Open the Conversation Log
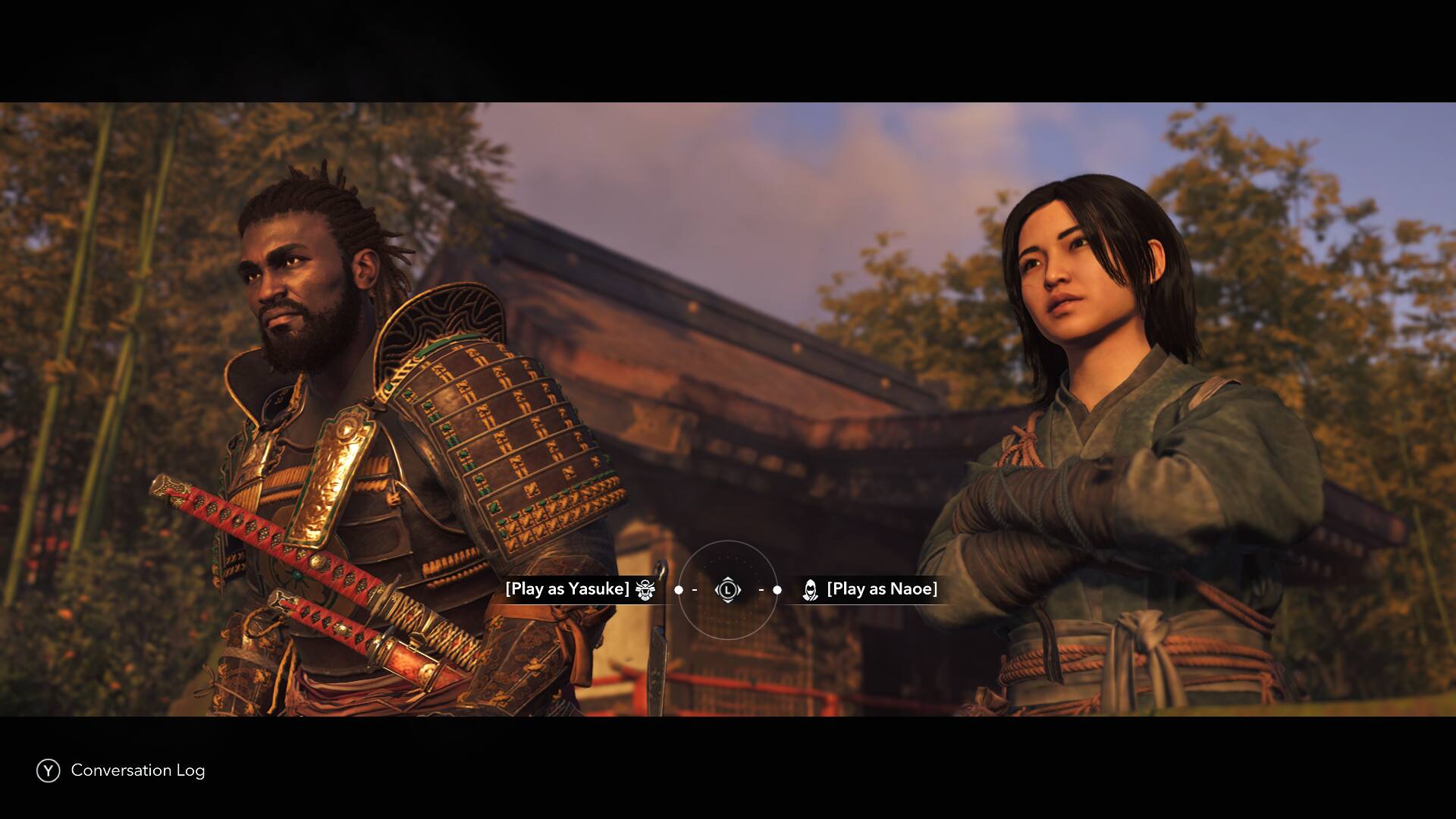The height and width of the screenshot is (819, 1456). pos(136,770)
